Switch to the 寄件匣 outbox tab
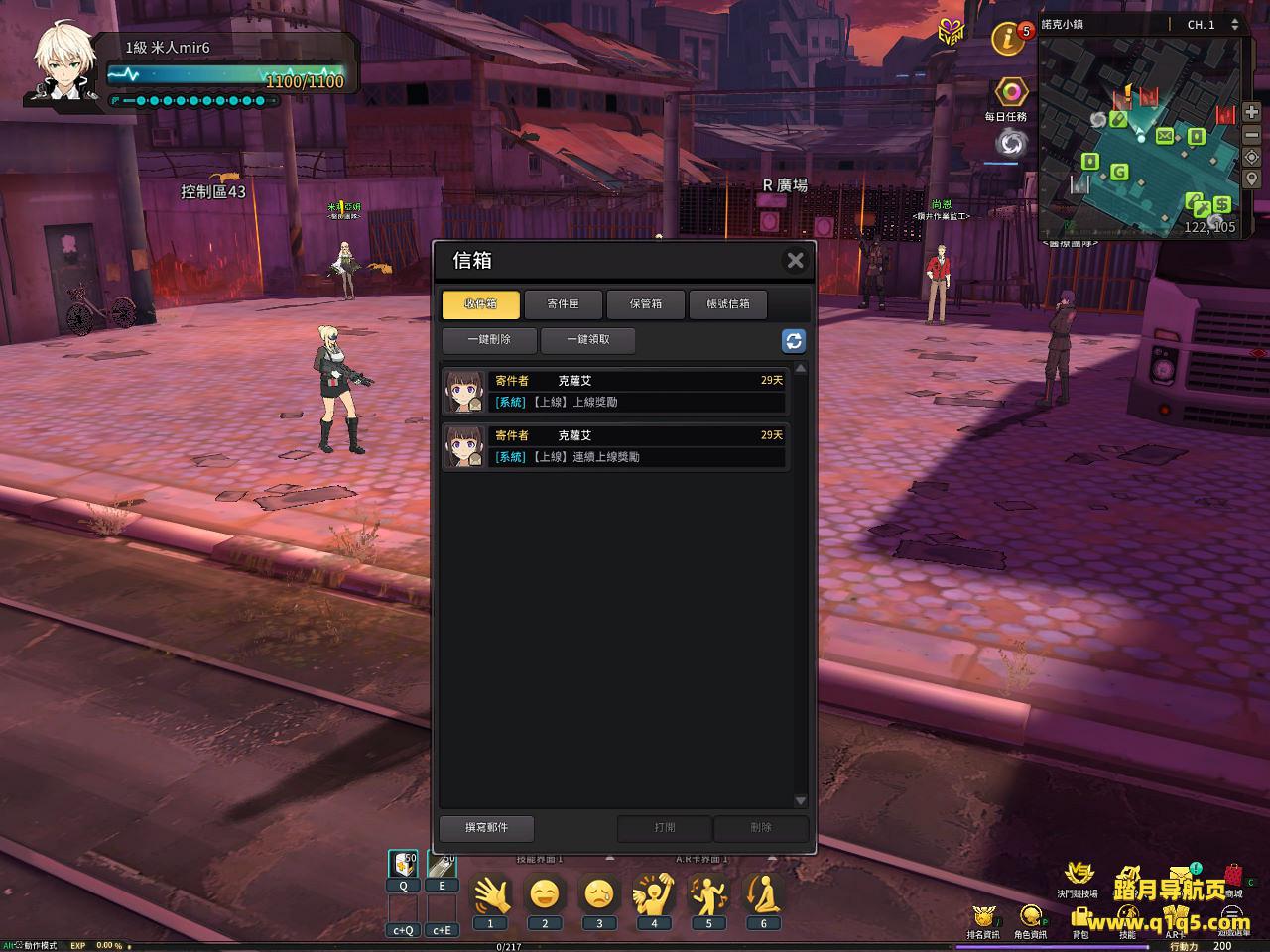This screenshot has width=1270, height=952. coord(563,304)
